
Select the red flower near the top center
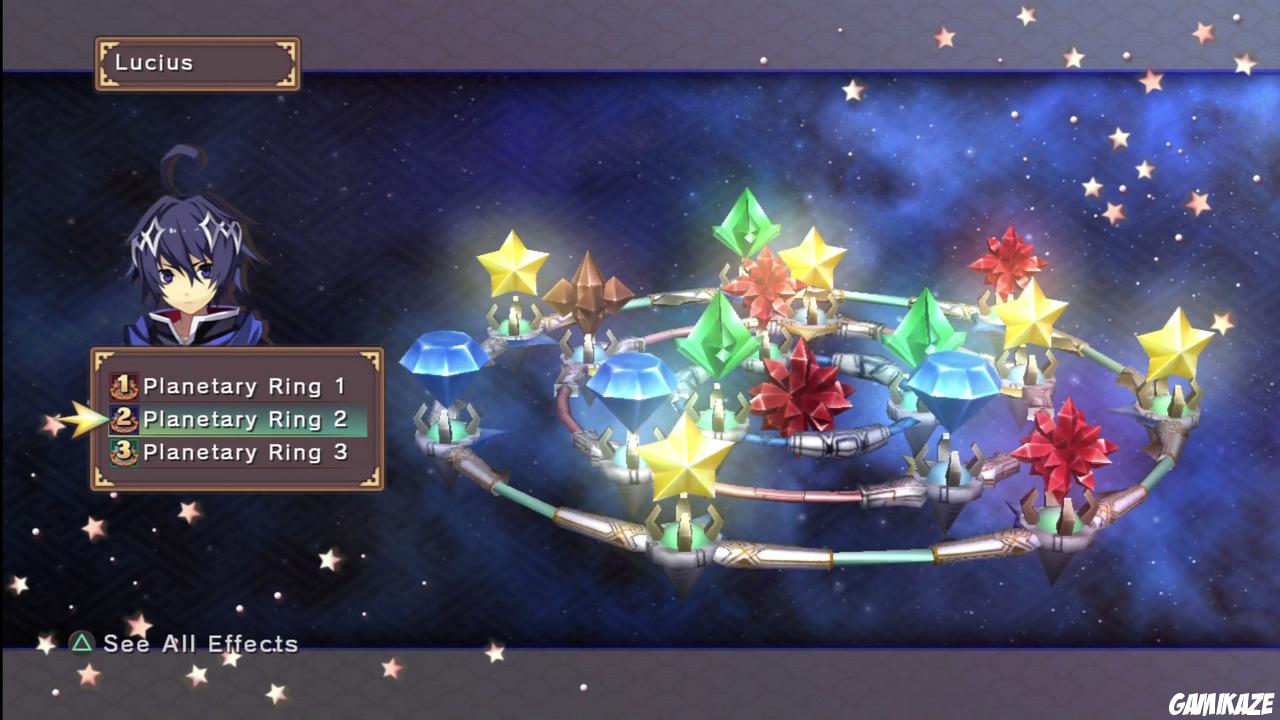point(765,285)
